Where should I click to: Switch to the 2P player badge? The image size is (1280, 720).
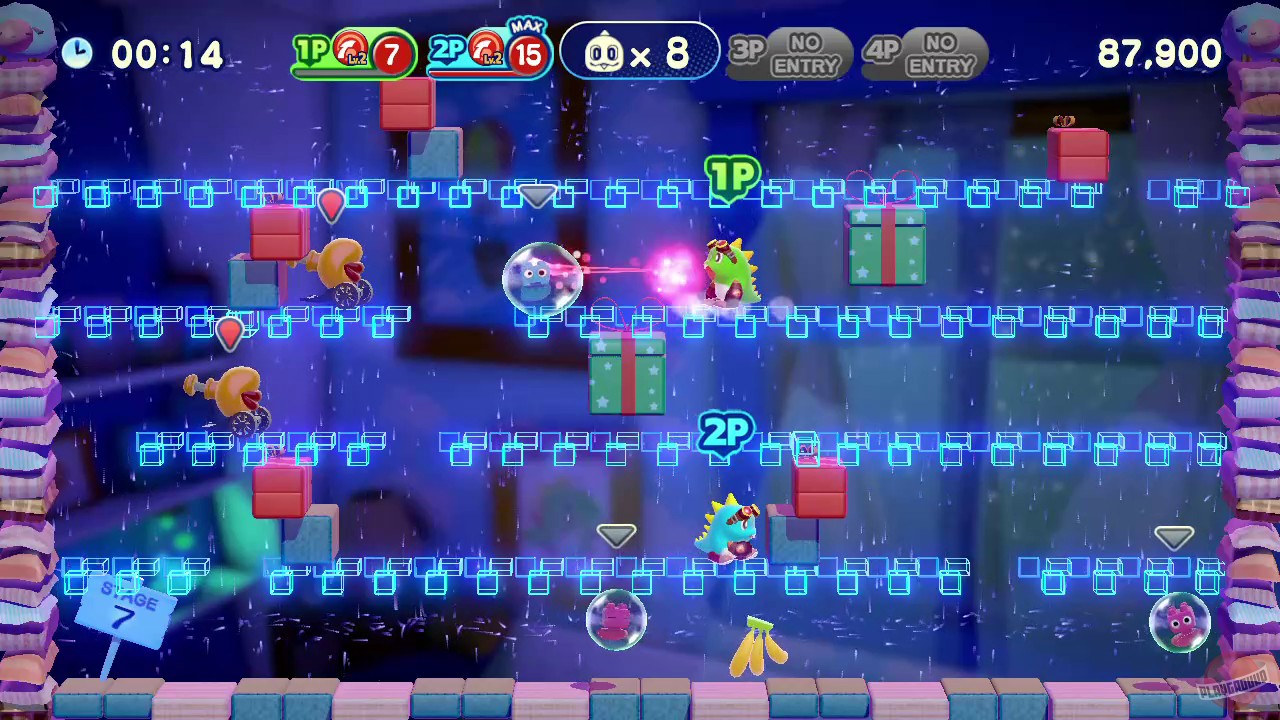click(x=448, y=49)
